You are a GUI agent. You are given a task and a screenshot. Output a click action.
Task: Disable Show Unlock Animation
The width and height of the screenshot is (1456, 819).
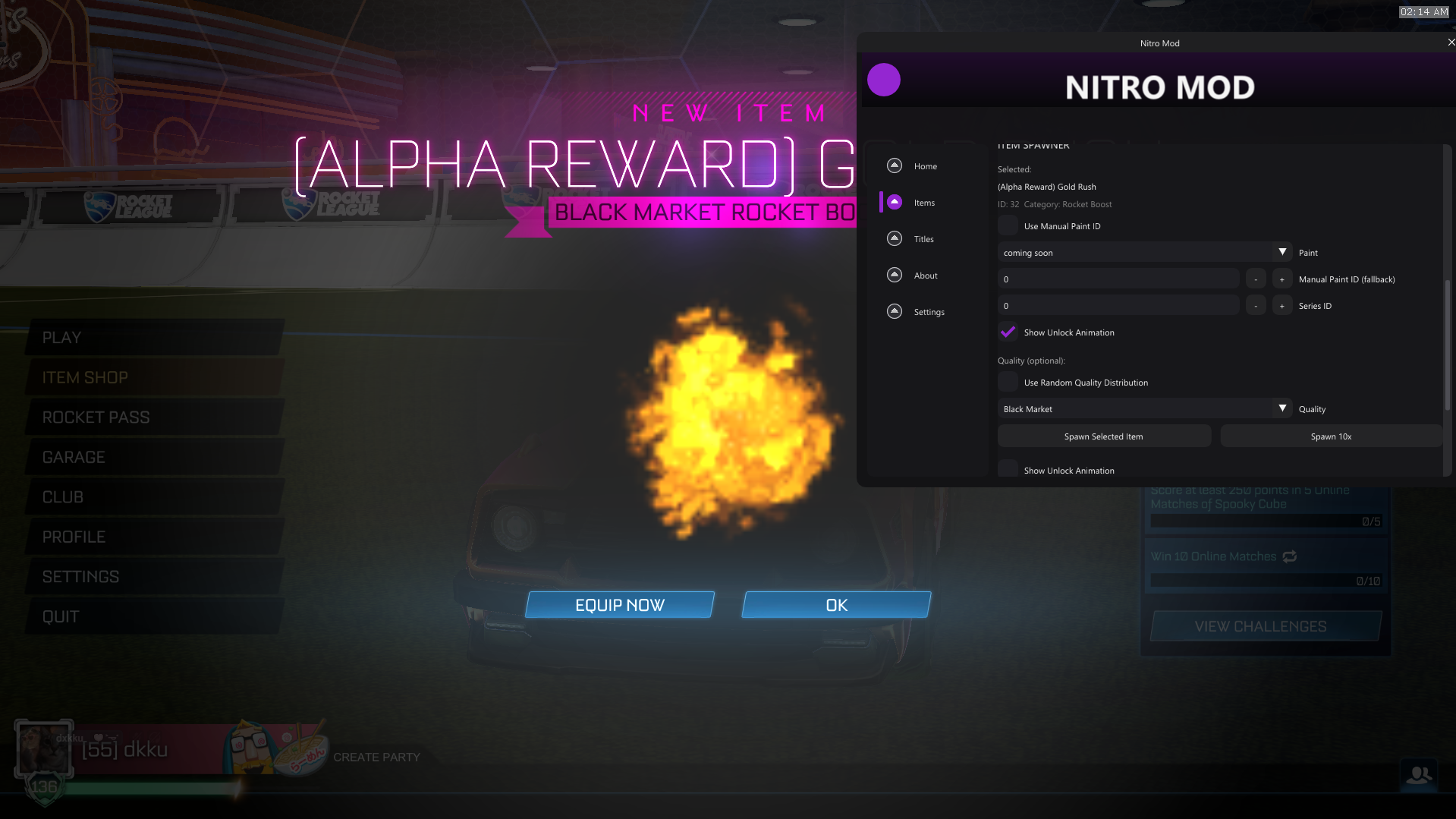click(x=1008, y=332)
